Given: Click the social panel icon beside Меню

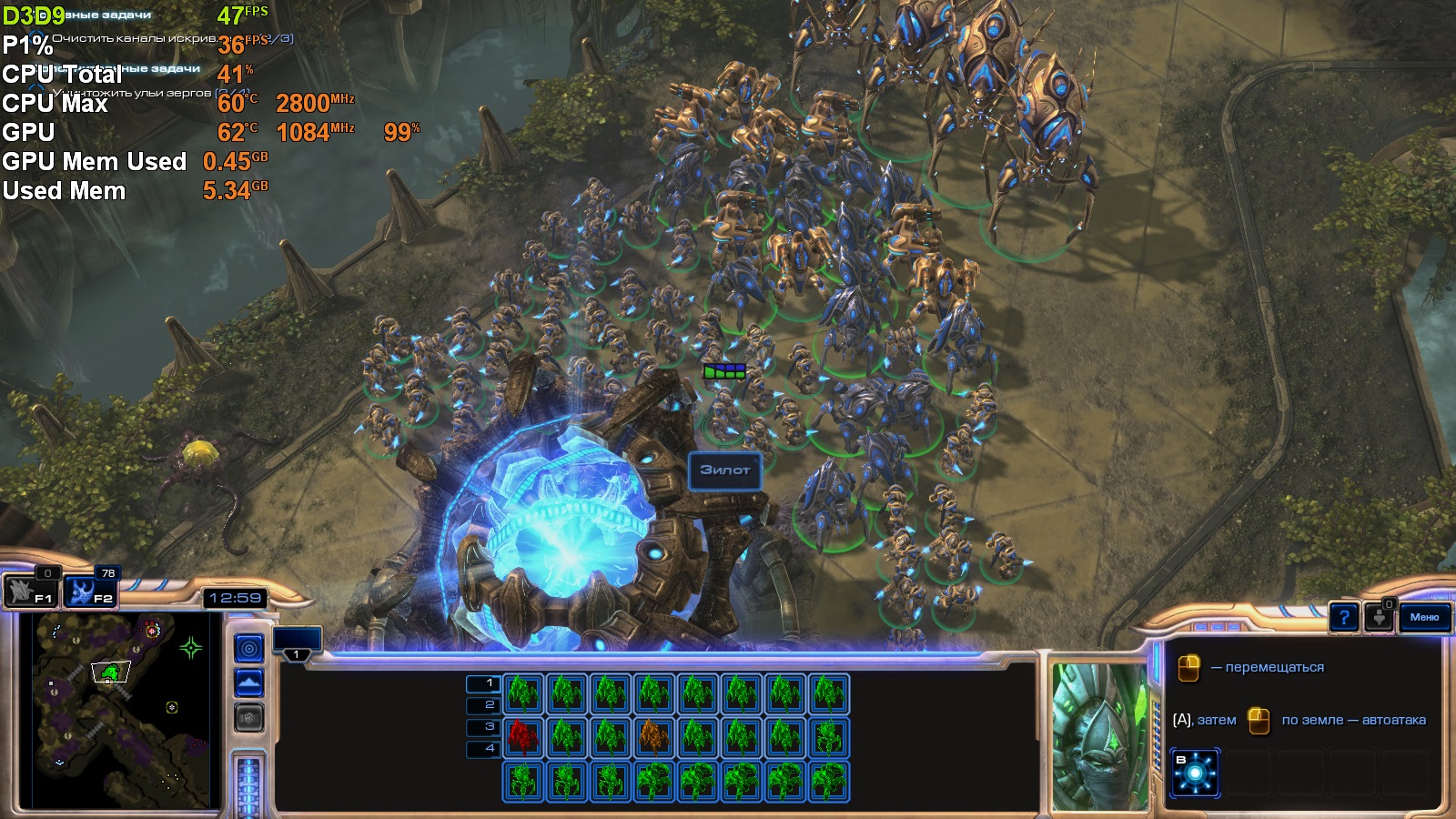Looking at the screenshot, I should 1380,618.
